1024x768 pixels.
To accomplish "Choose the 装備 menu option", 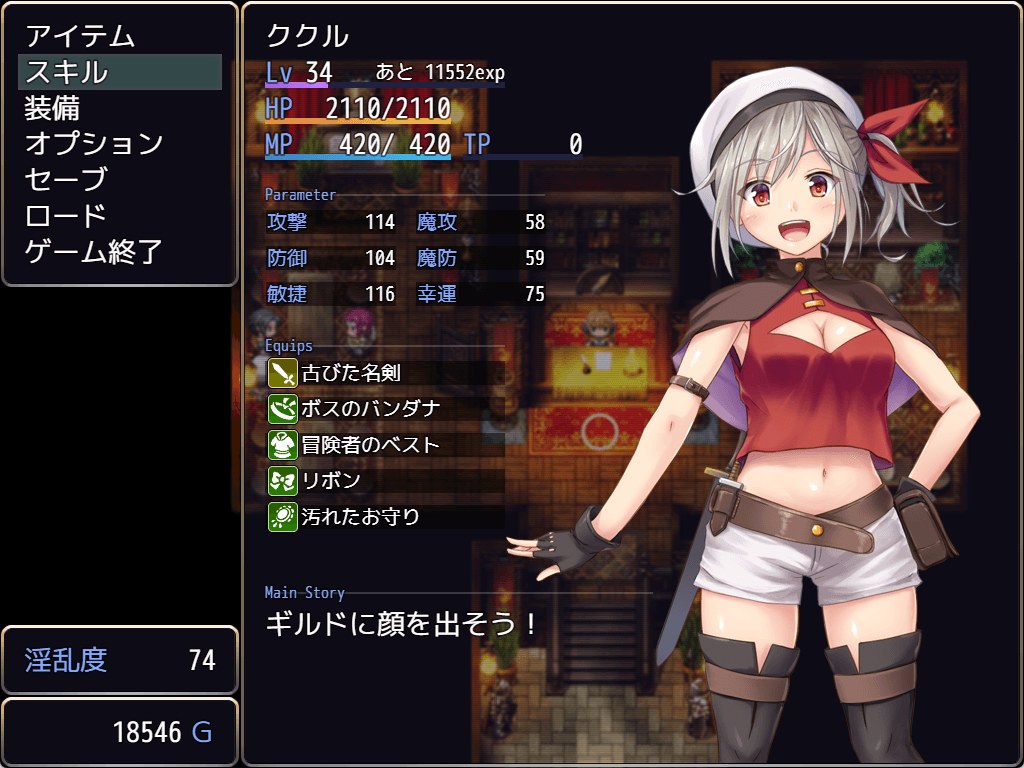I will [52, 108].
